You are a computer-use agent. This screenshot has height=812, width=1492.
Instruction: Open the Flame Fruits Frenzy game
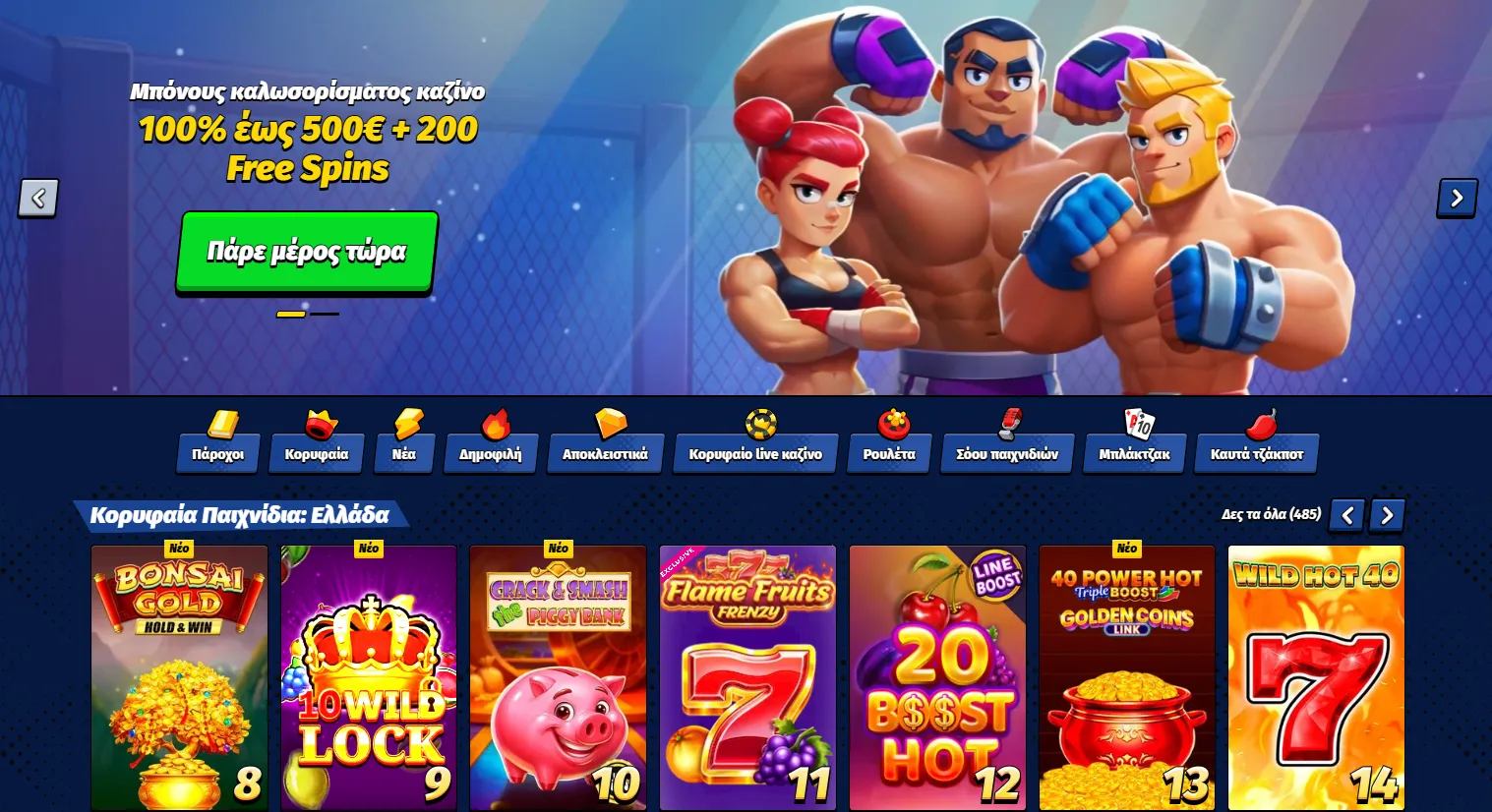click(x=747, y=678)
